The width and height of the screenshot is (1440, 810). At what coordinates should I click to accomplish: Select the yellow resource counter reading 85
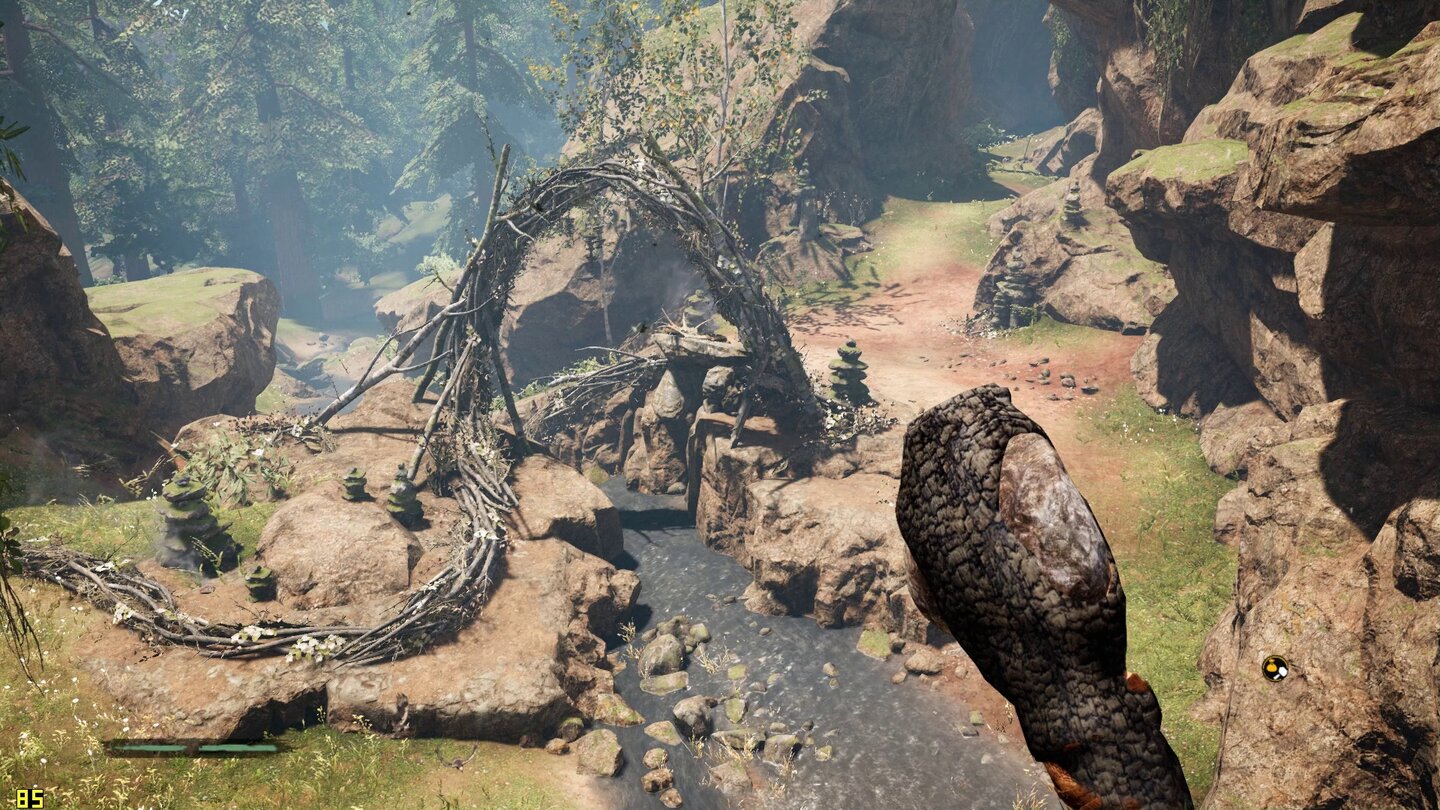coord(28,797)
